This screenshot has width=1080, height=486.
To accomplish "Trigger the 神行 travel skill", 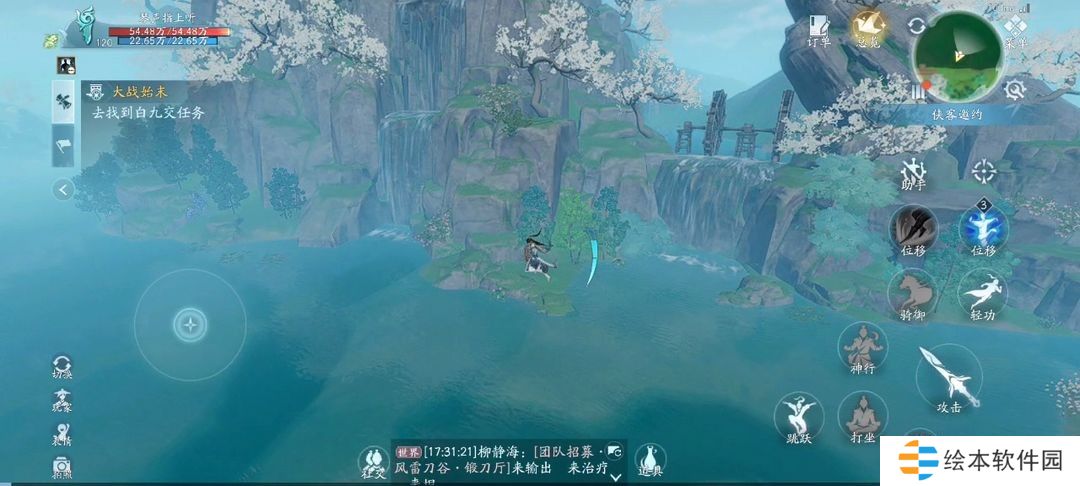I will pos(862,348).
